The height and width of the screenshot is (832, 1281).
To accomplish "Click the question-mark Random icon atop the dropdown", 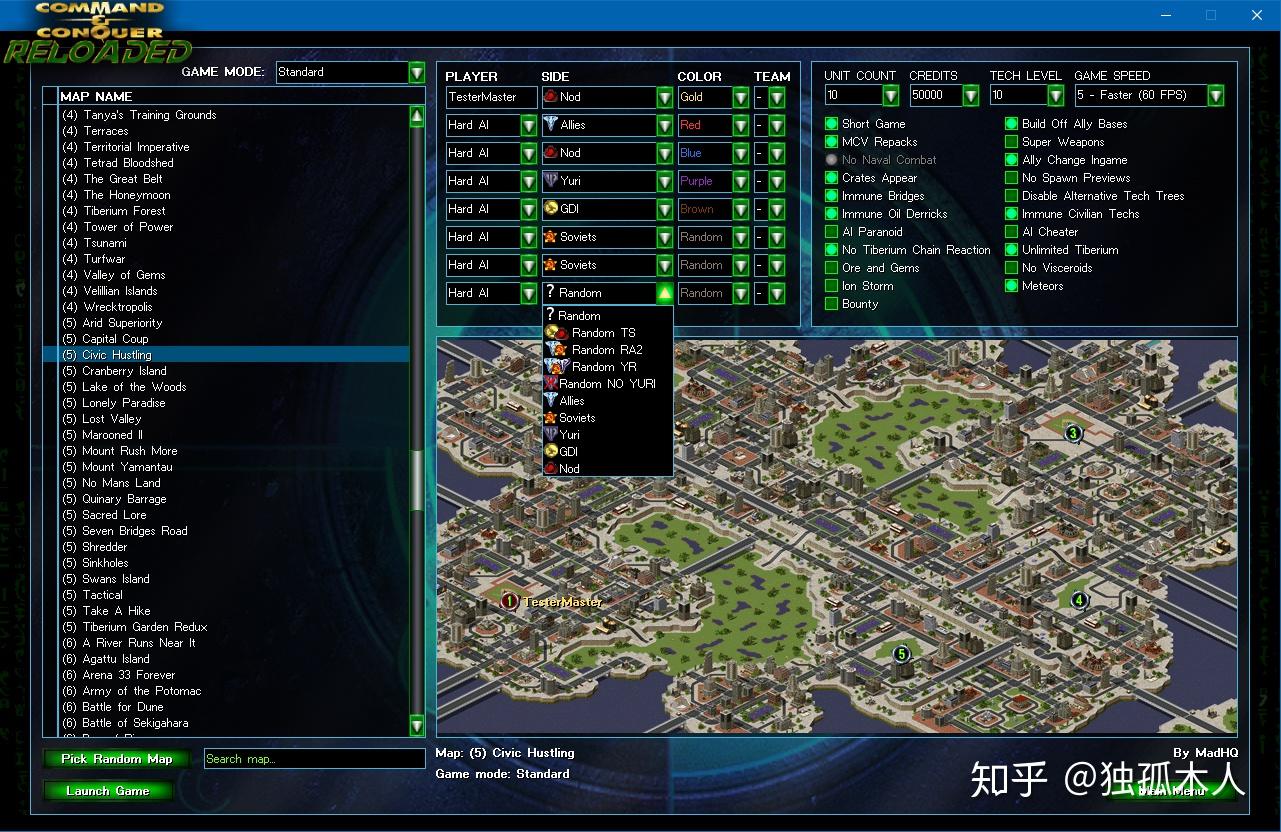I will (552, 314).
